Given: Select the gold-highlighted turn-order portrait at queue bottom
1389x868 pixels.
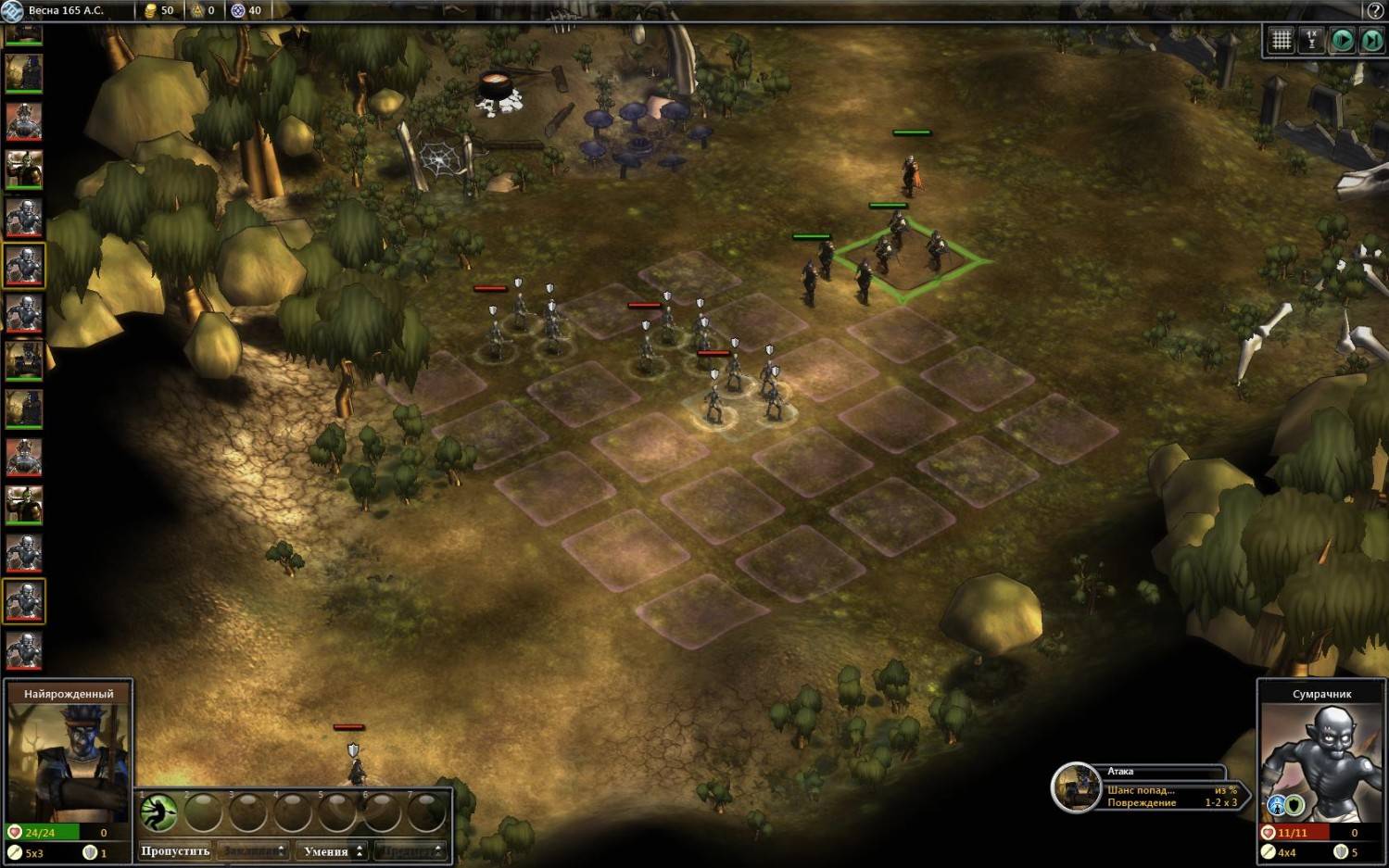Looking at the screenshot, I should click(24, 601).
